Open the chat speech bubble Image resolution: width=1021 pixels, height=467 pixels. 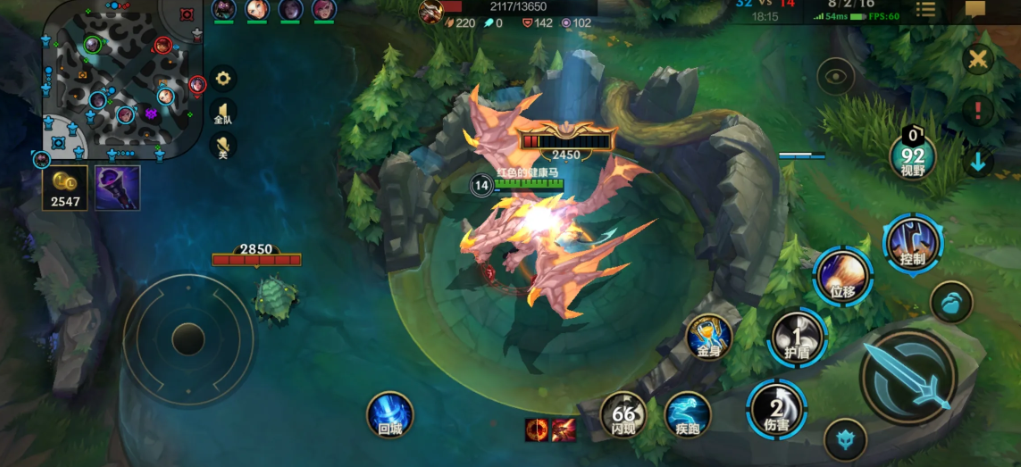tap(975, 10)
